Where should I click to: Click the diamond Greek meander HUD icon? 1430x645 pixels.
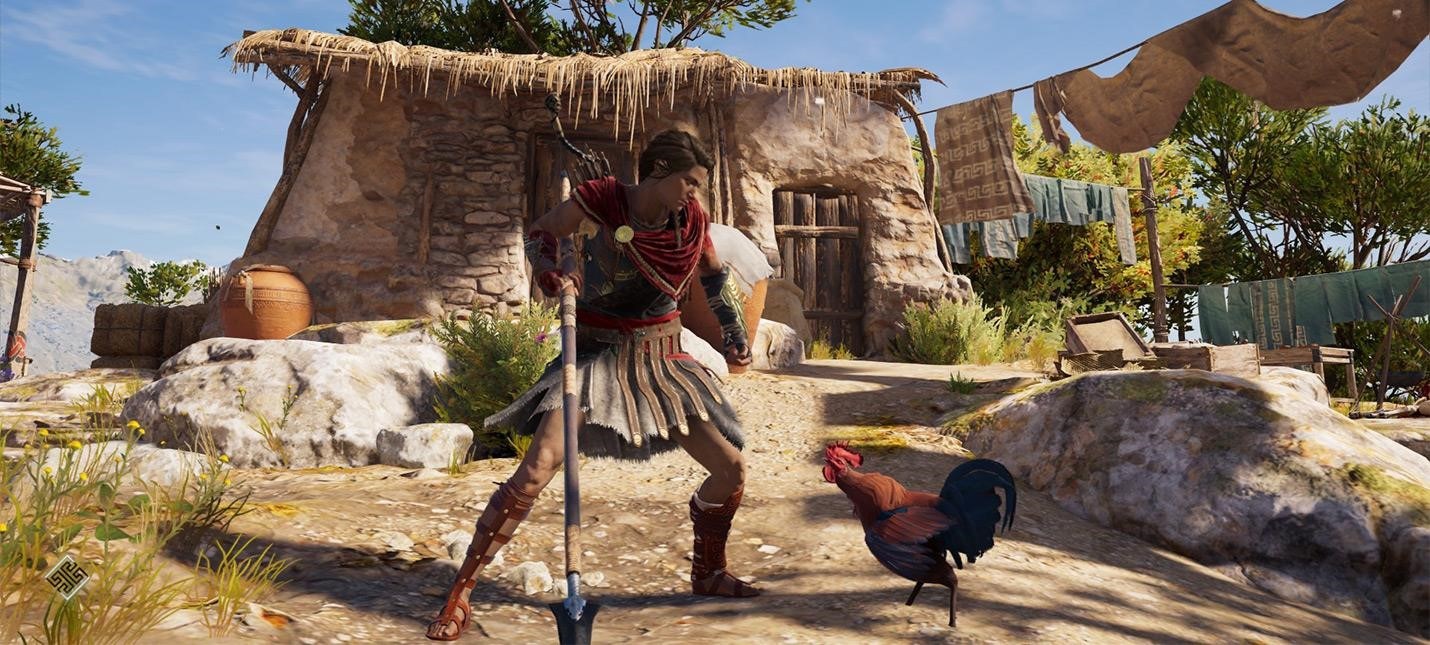coord(67,576)
